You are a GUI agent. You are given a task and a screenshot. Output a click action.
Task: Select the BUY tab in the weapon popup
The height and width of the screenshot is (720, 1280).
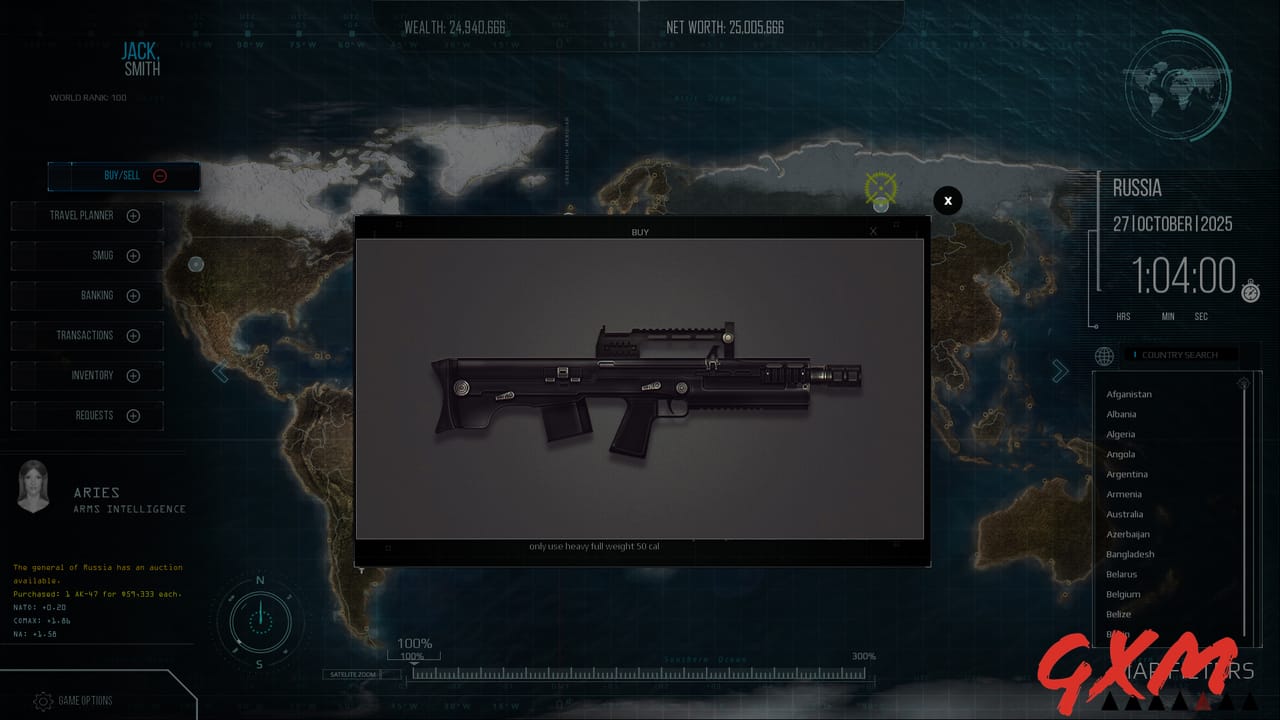639,231
